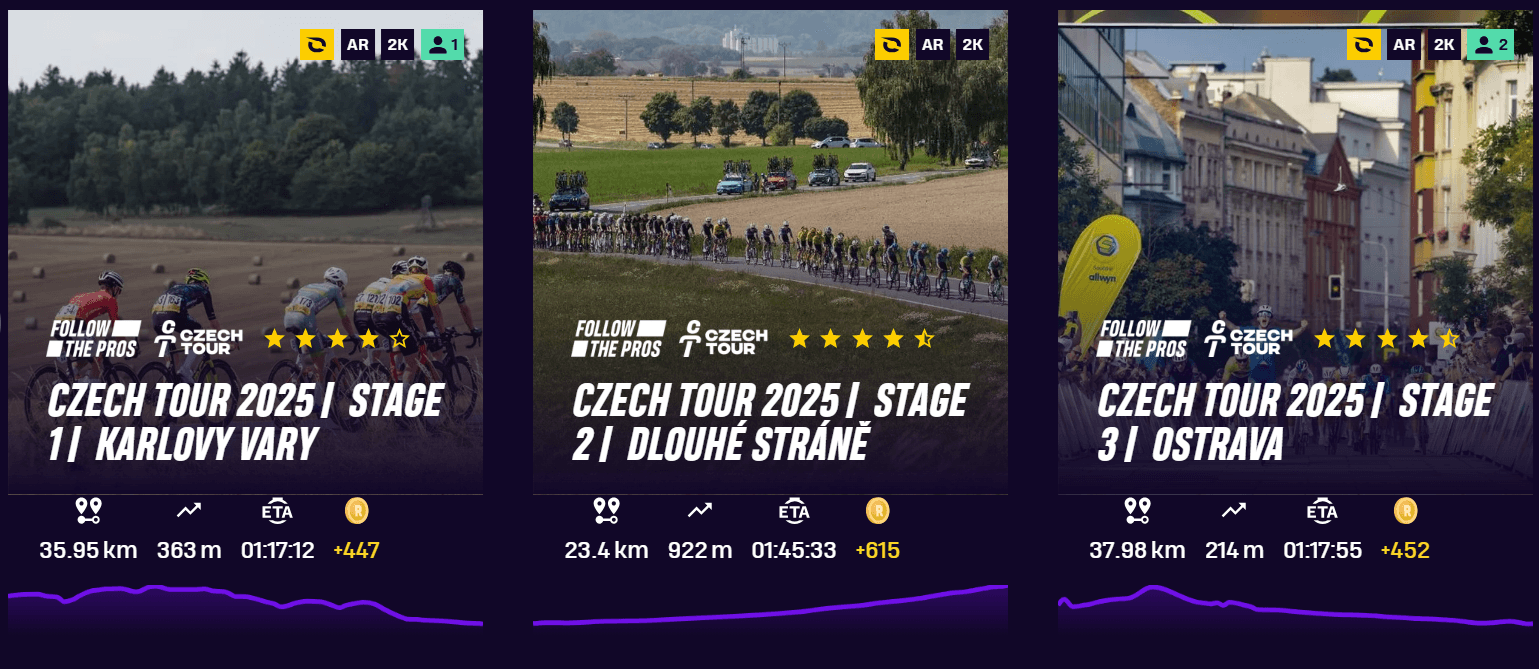Image resolution: width=1539 pixels, height=669 pixels.
Task: Choose the Stage 2 Dlouhé Stráně route
Action: pyautogui.click(x=770, y=422)
